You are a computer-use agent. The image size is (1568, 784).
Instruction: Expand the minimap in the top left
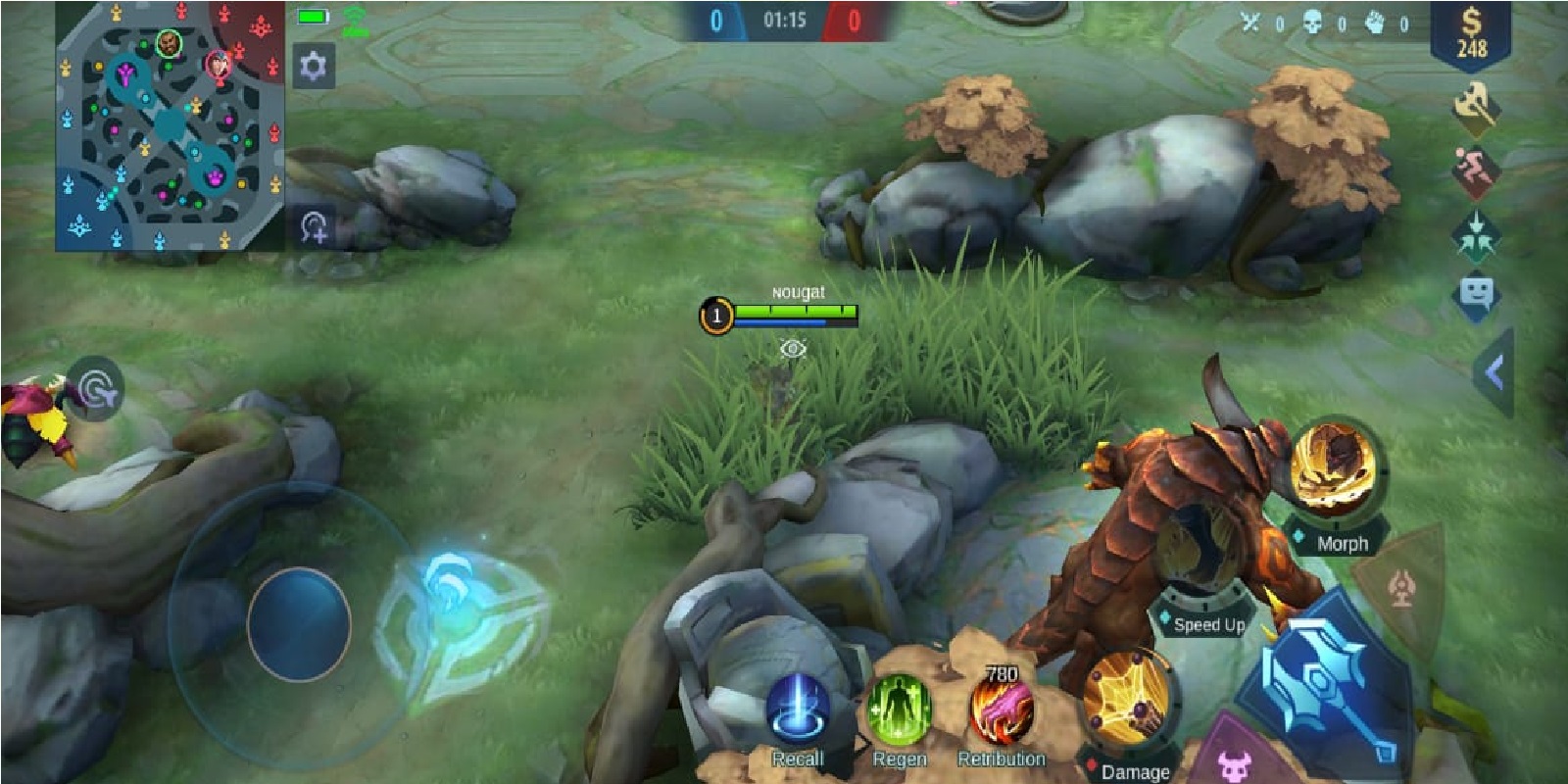tap(167, 127)
